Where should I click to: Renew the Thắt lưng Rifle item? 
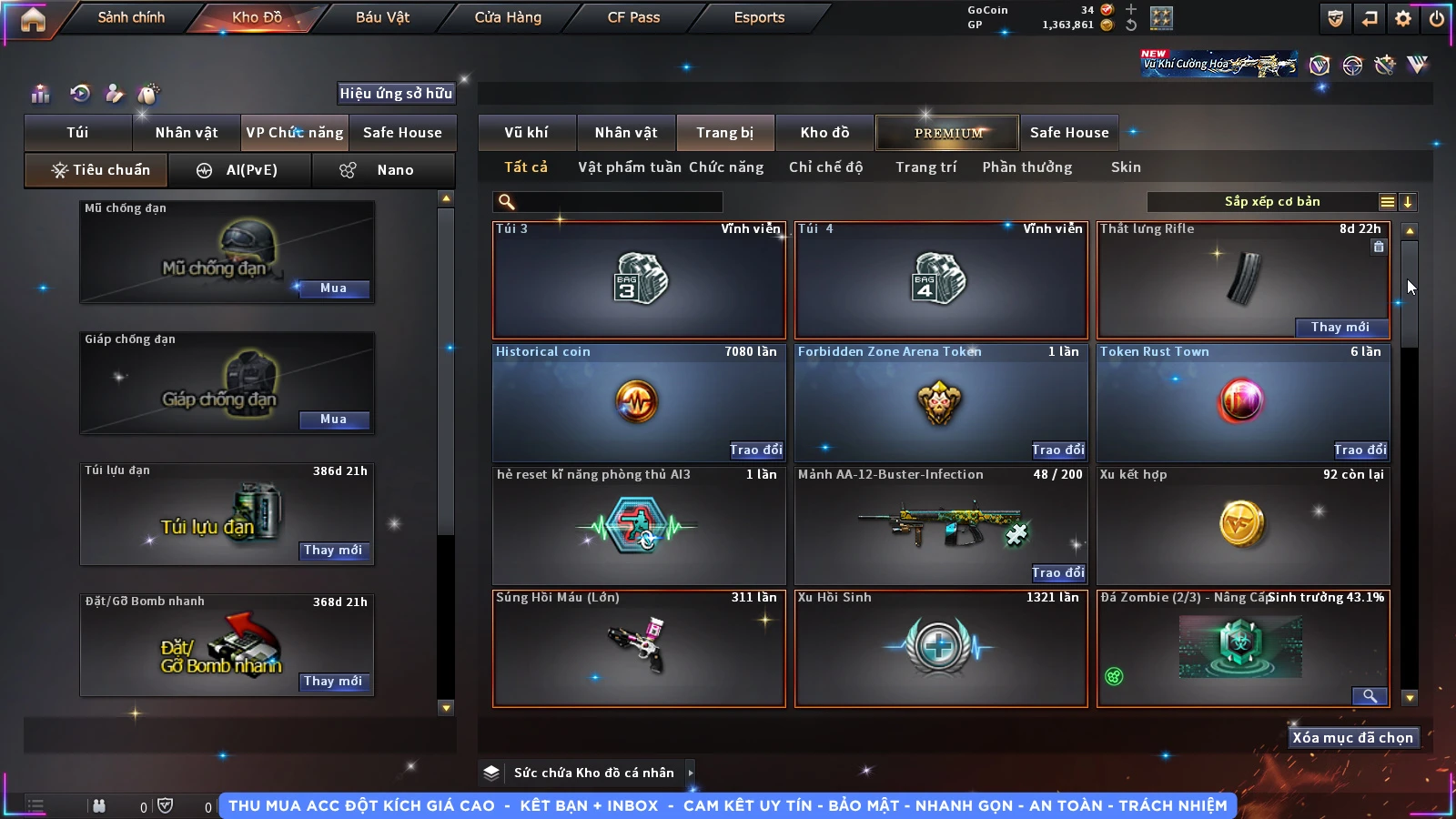(x=1340, y=328)
